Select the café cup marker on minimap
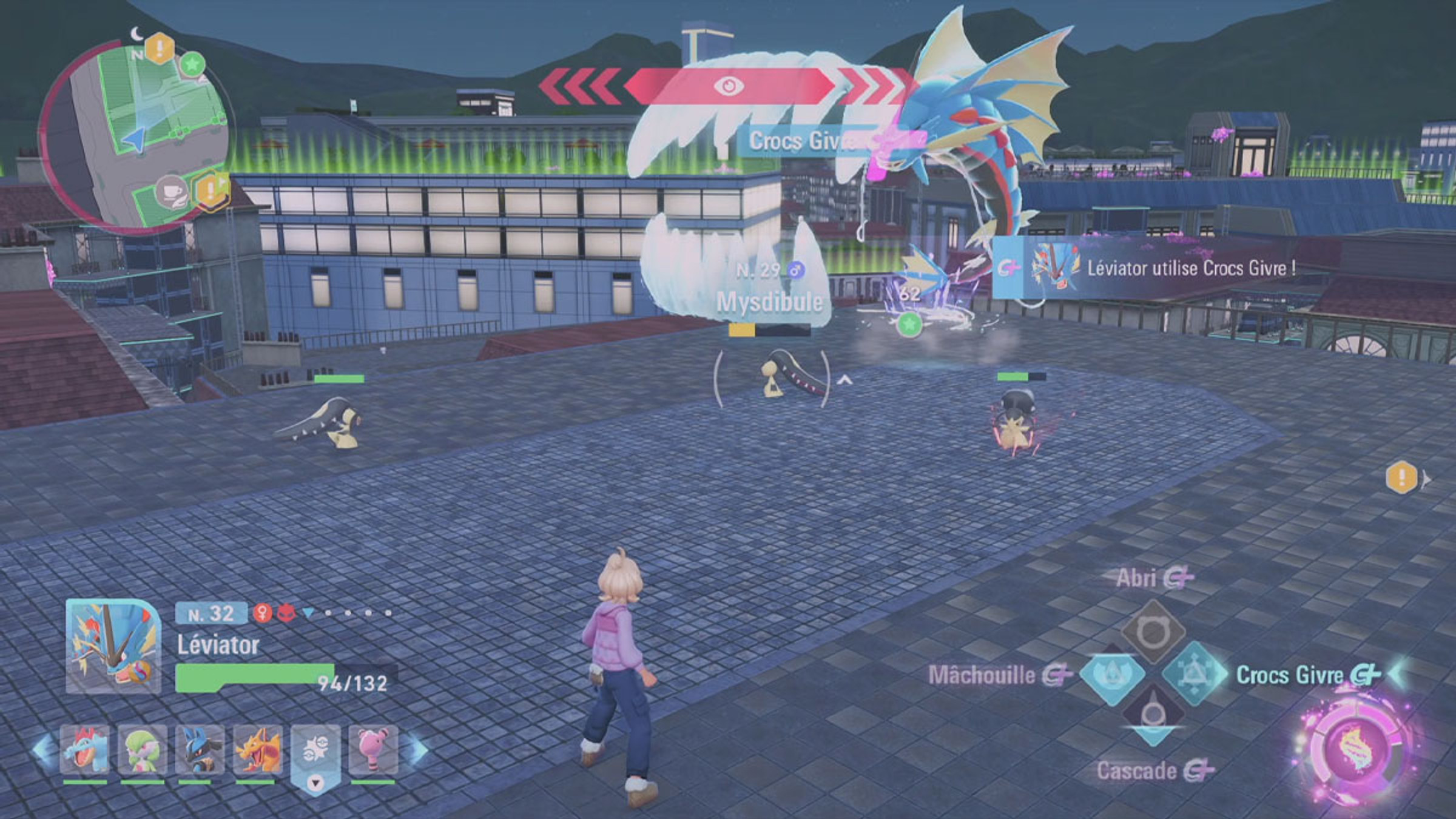The image size is (1456, 819). click(172, 191)
